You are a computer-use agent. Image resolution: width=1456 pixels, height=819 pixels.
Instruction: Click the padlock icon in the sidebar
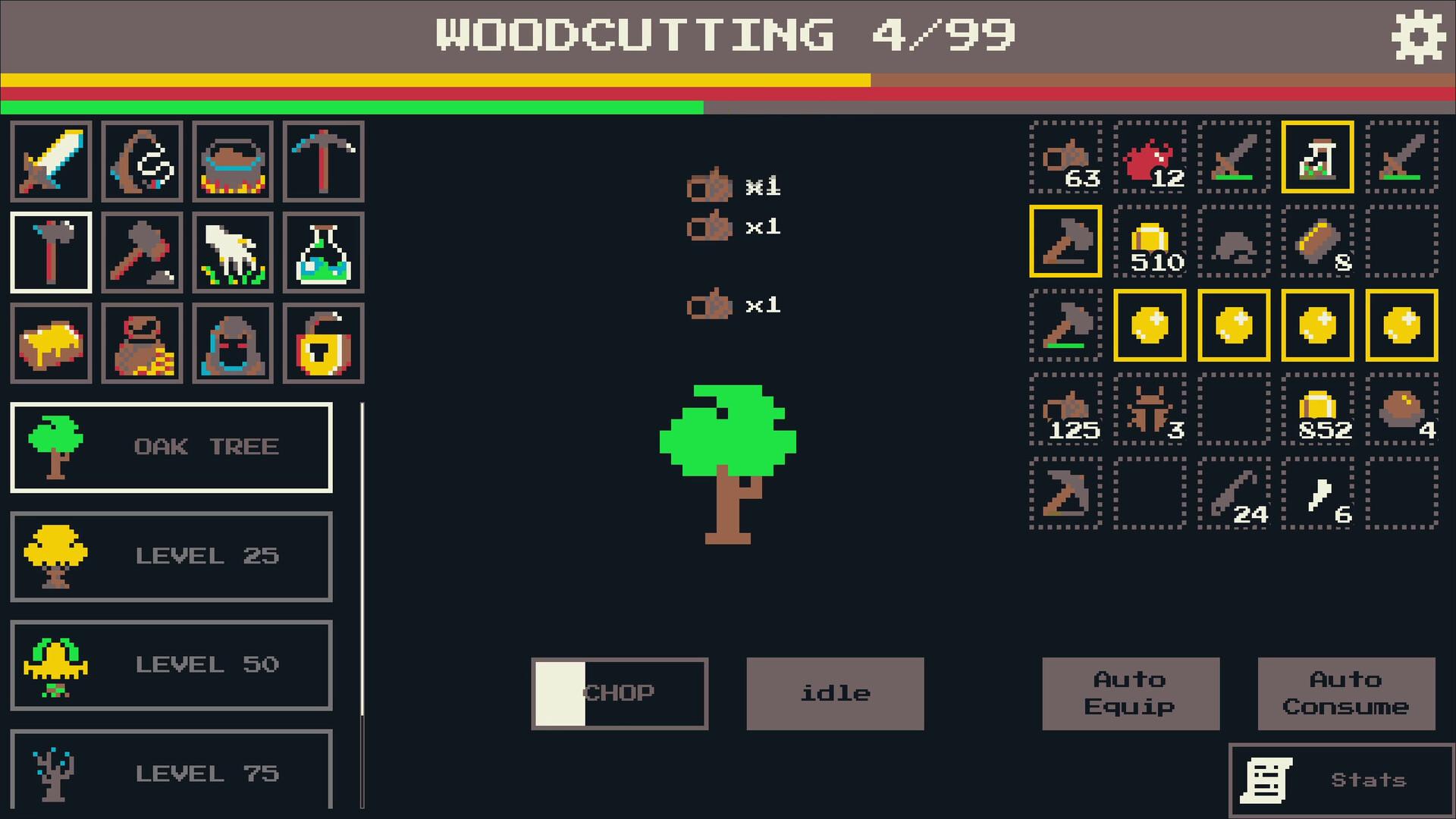pos(323,344)
